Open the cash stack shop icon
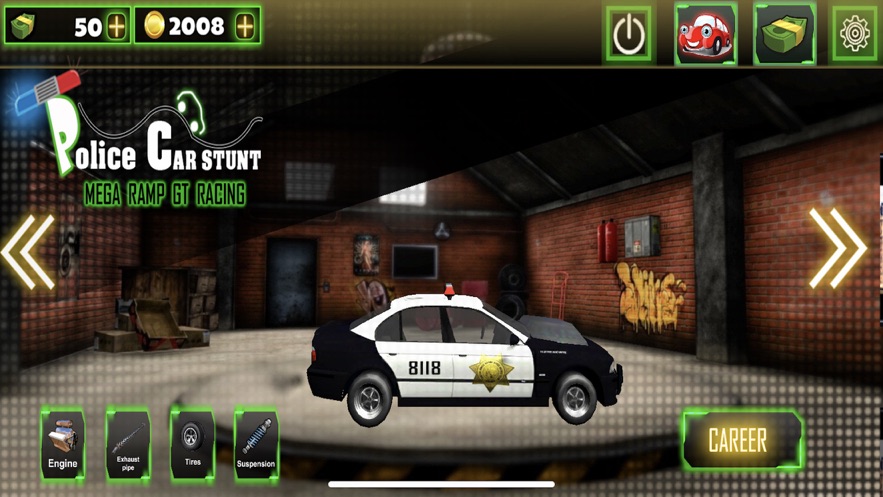 coord(784,35)
